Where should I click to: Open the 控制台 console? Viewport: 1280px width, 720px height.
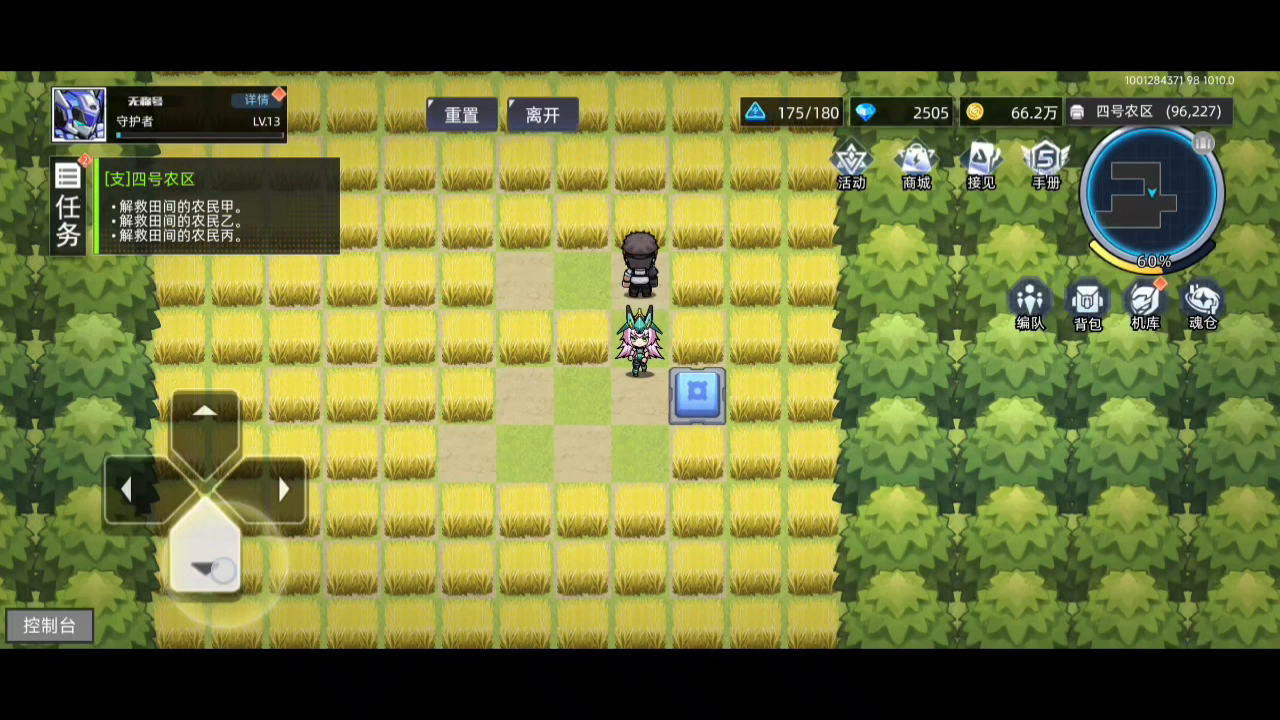pyautogui.click(x=49, y=625)
